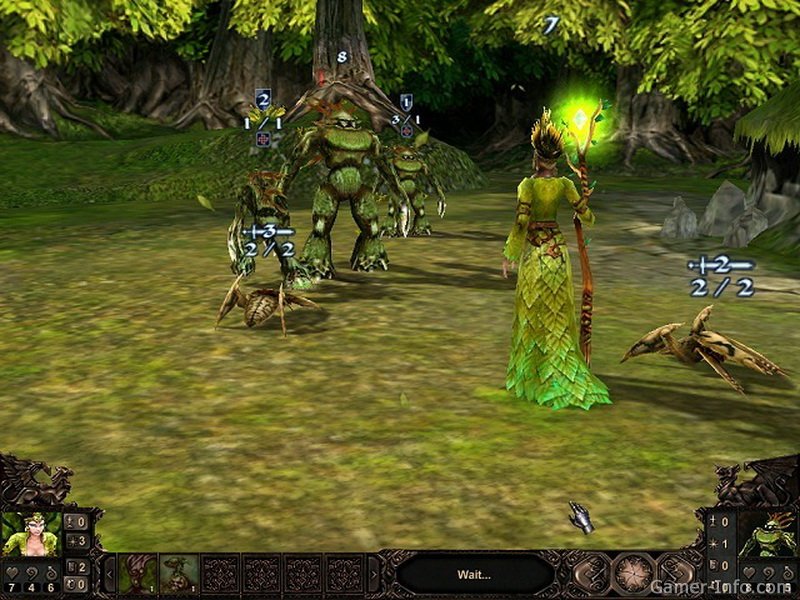The width and height of the screenshot is (800, 600).
Task: Click the round center button beside Wait
Action: 632,574
